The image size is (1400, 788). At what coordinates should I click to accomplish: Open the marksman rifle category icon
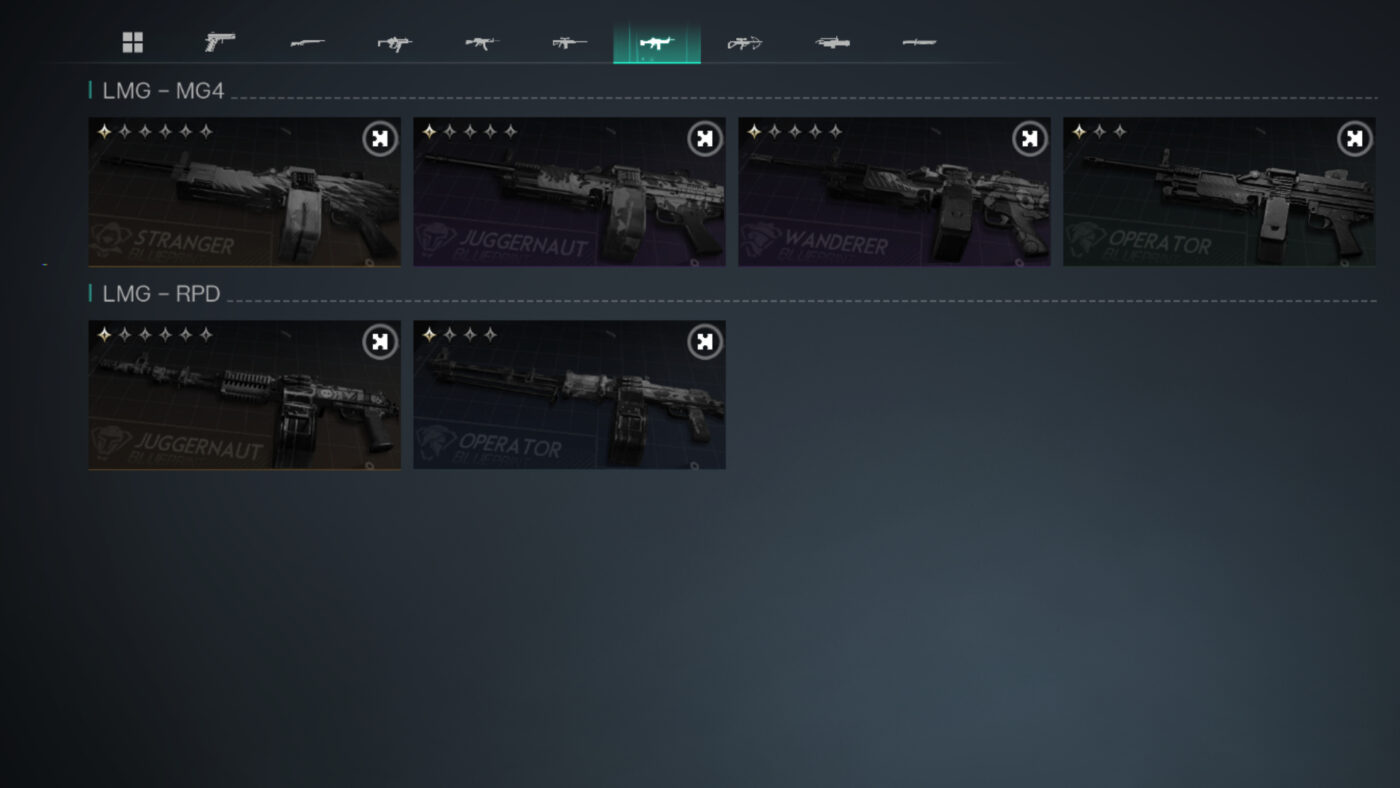(568, 42)
